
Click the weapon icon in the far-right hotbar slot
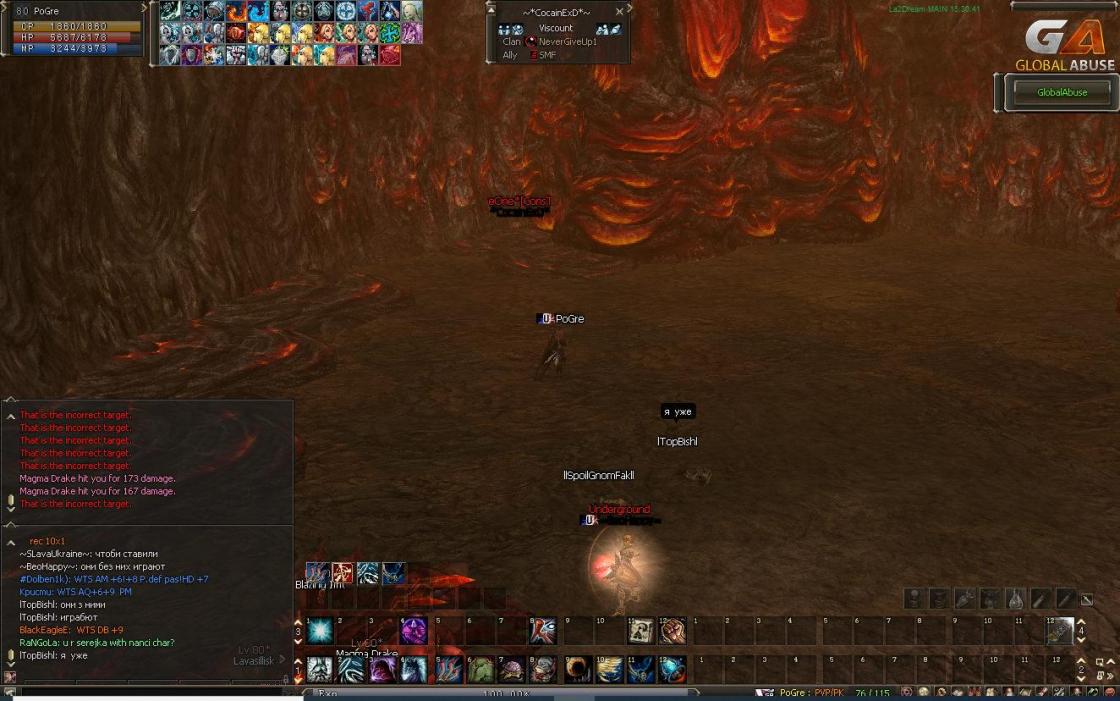click(x=1060, y=632)
